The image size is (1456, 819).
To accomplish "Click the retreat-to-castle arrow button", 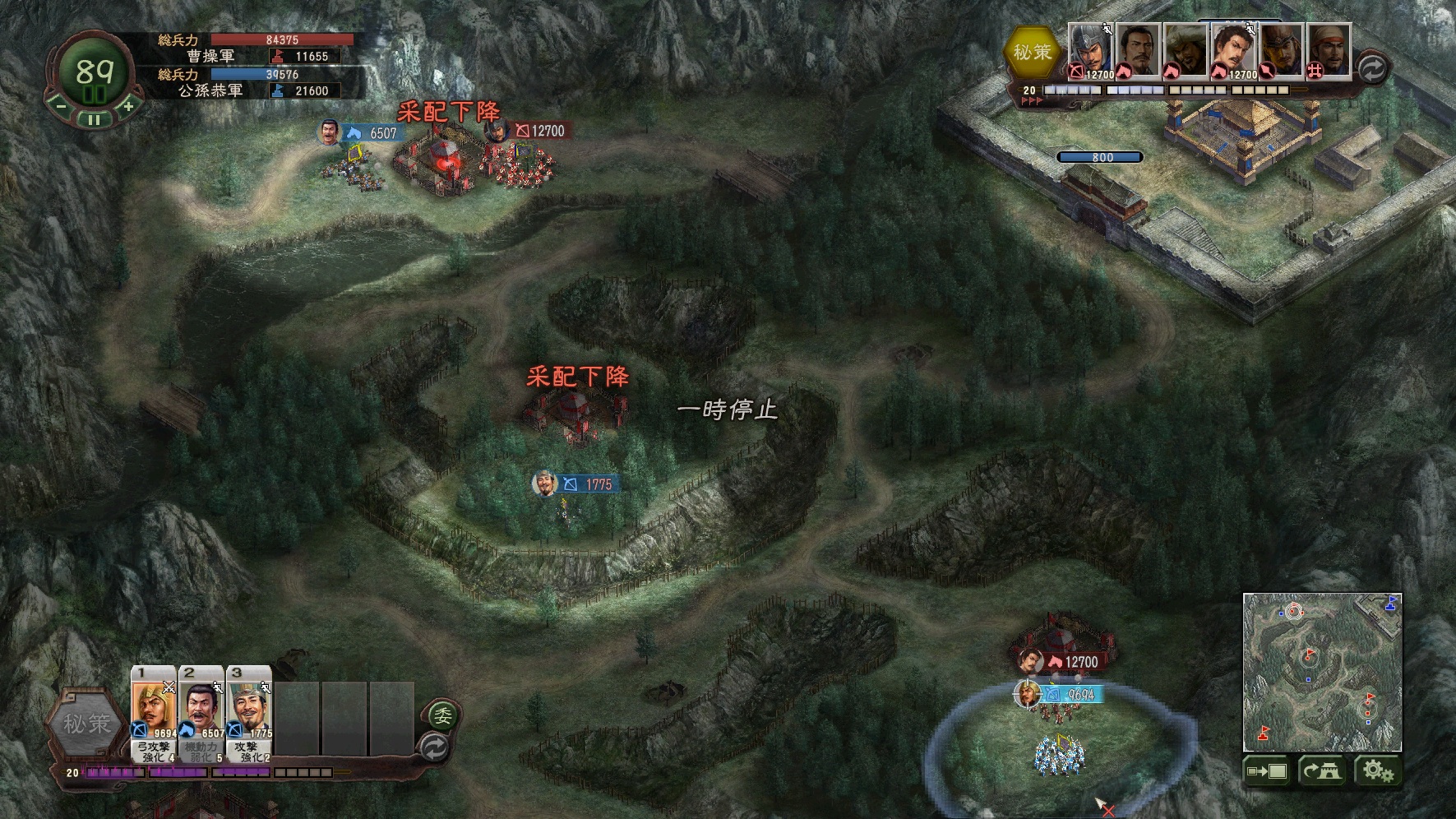I will point(1320,771).
